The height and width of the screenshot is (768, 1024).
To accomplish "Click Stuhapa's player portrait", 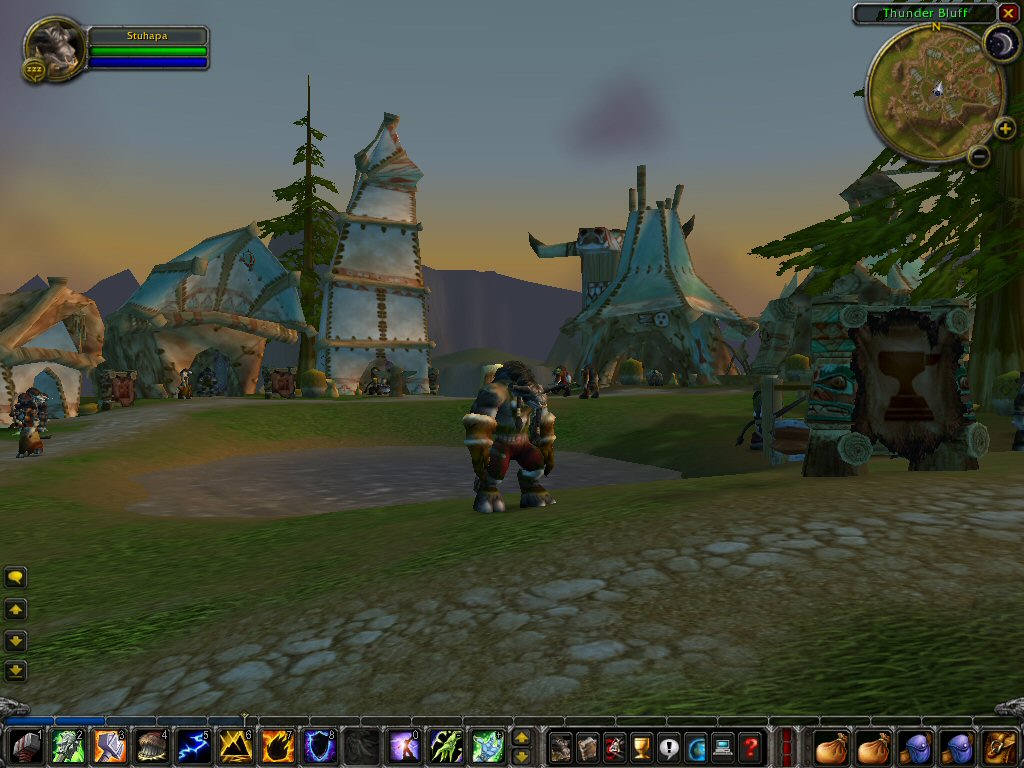I will click(56, 45).
